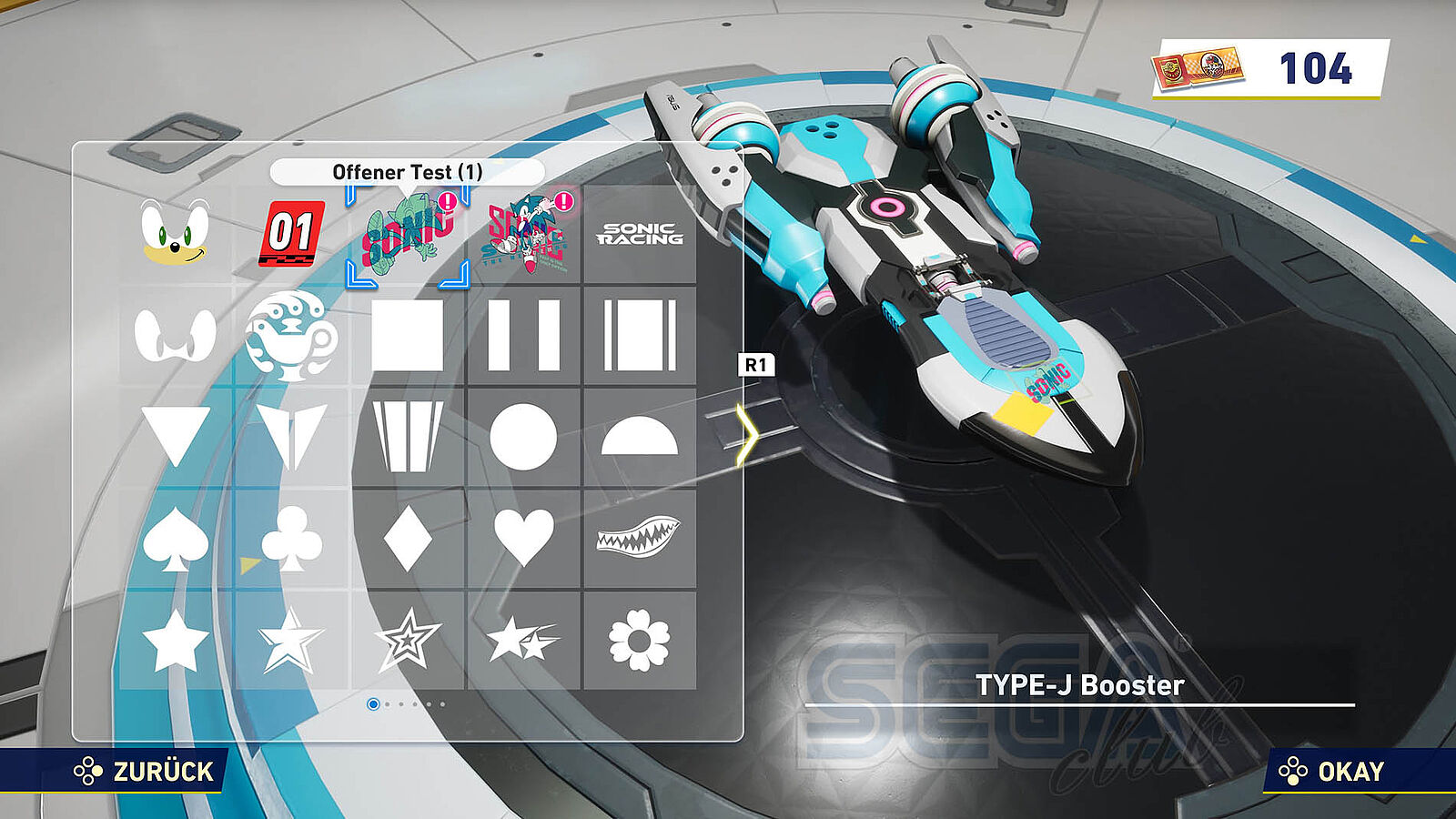Pick the plain solid star decal
Viewport: 1456px width, 819px height.
(x=175, y=641)
